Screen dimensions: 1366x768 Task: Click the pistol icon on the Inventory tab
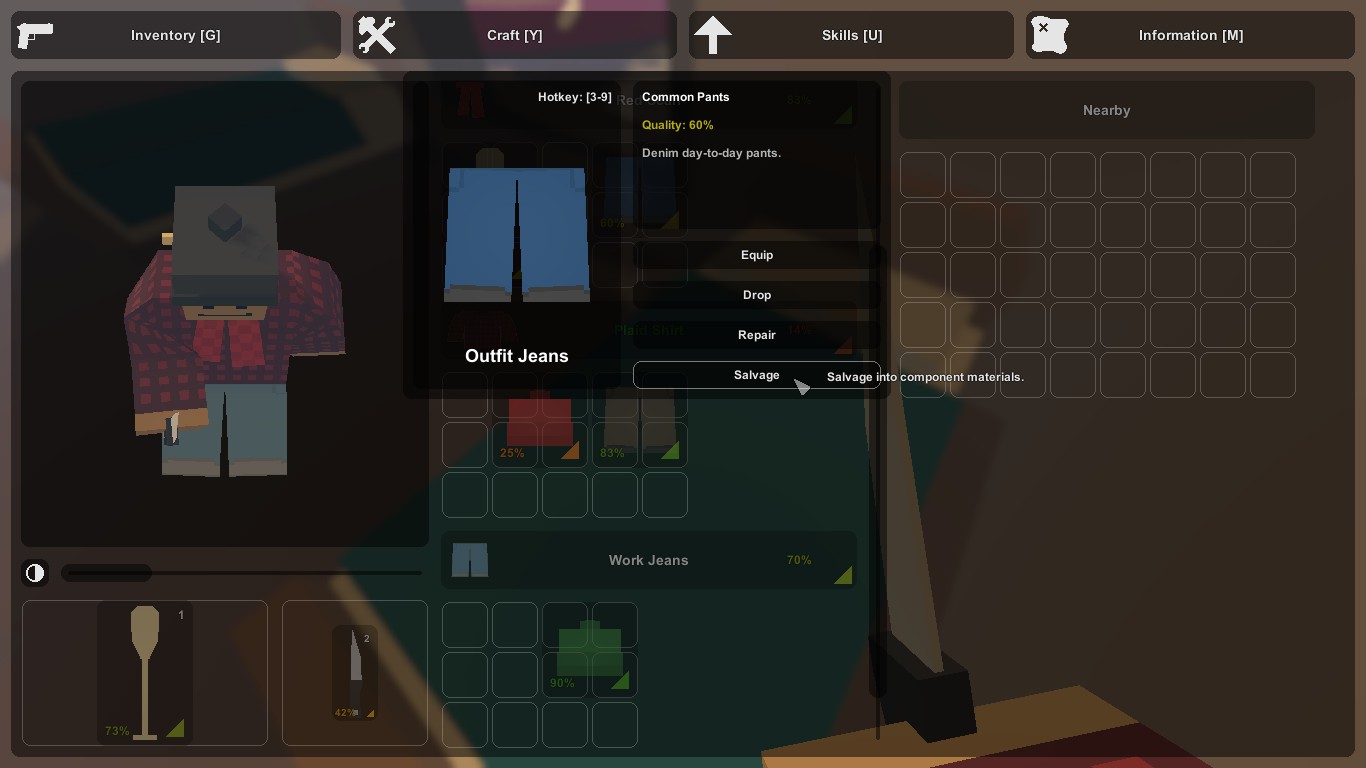(36, 35)
